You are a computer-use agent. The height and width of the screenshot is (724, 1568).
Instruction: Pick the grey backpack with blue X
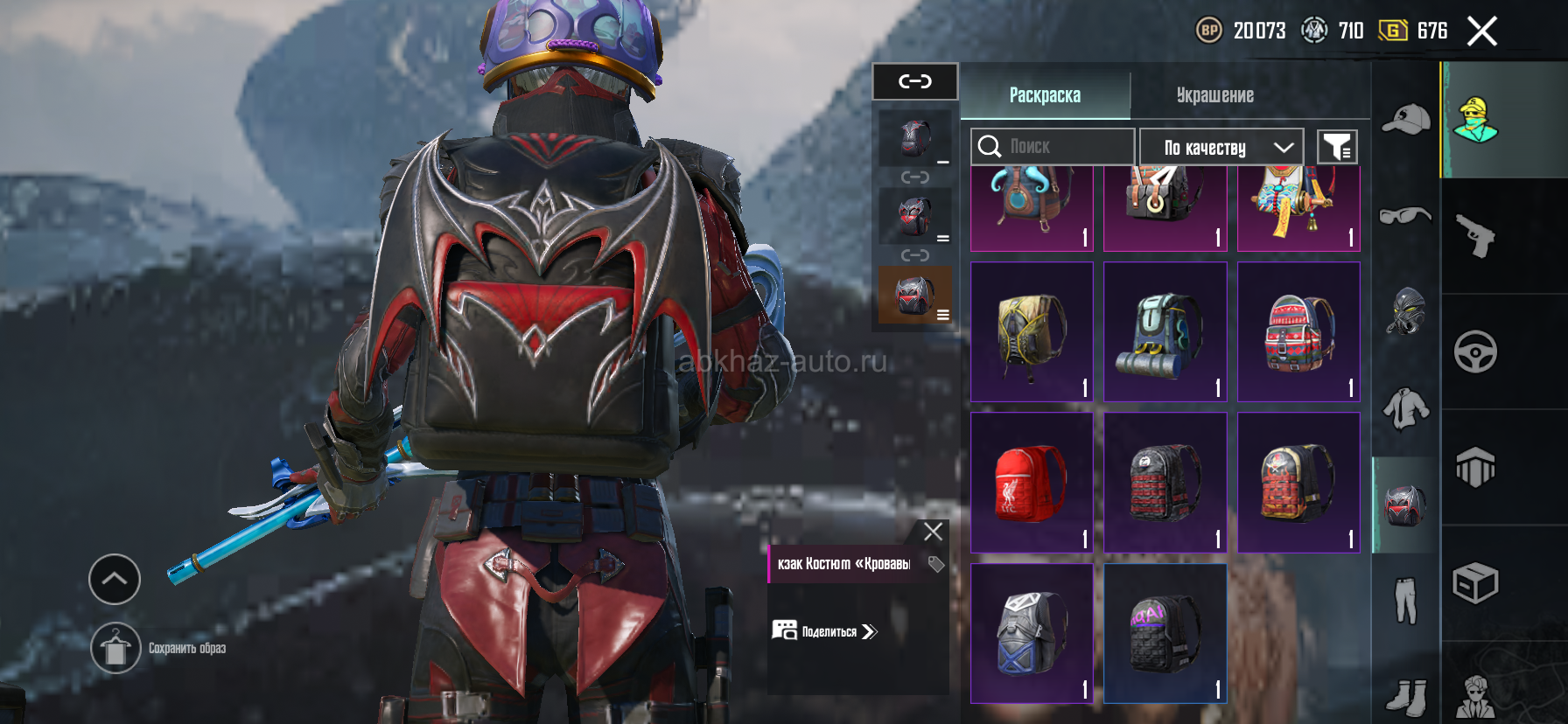(x=1032, y=633)
